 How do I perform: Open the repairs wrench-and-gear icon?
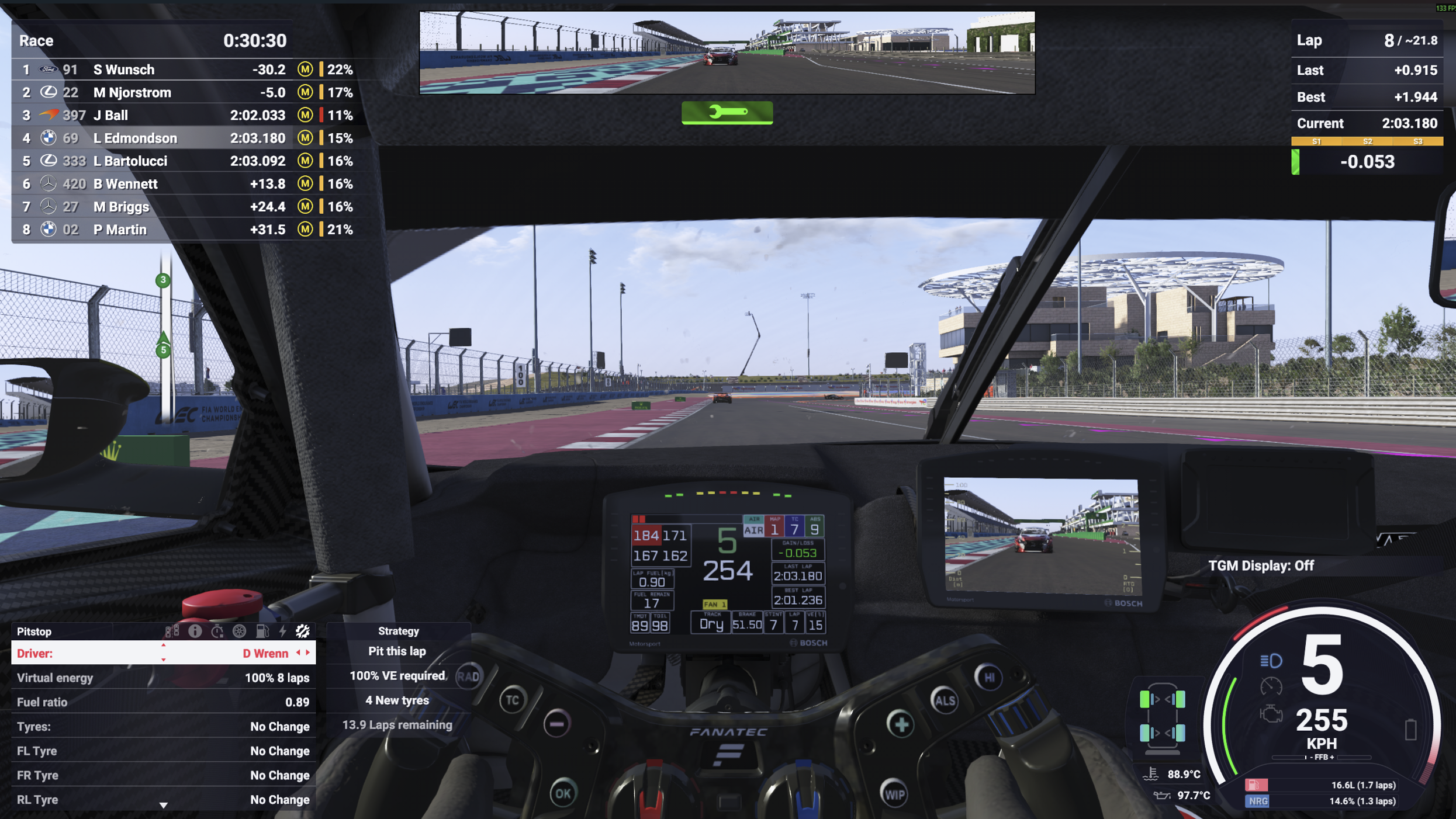[x=302, y=631]
